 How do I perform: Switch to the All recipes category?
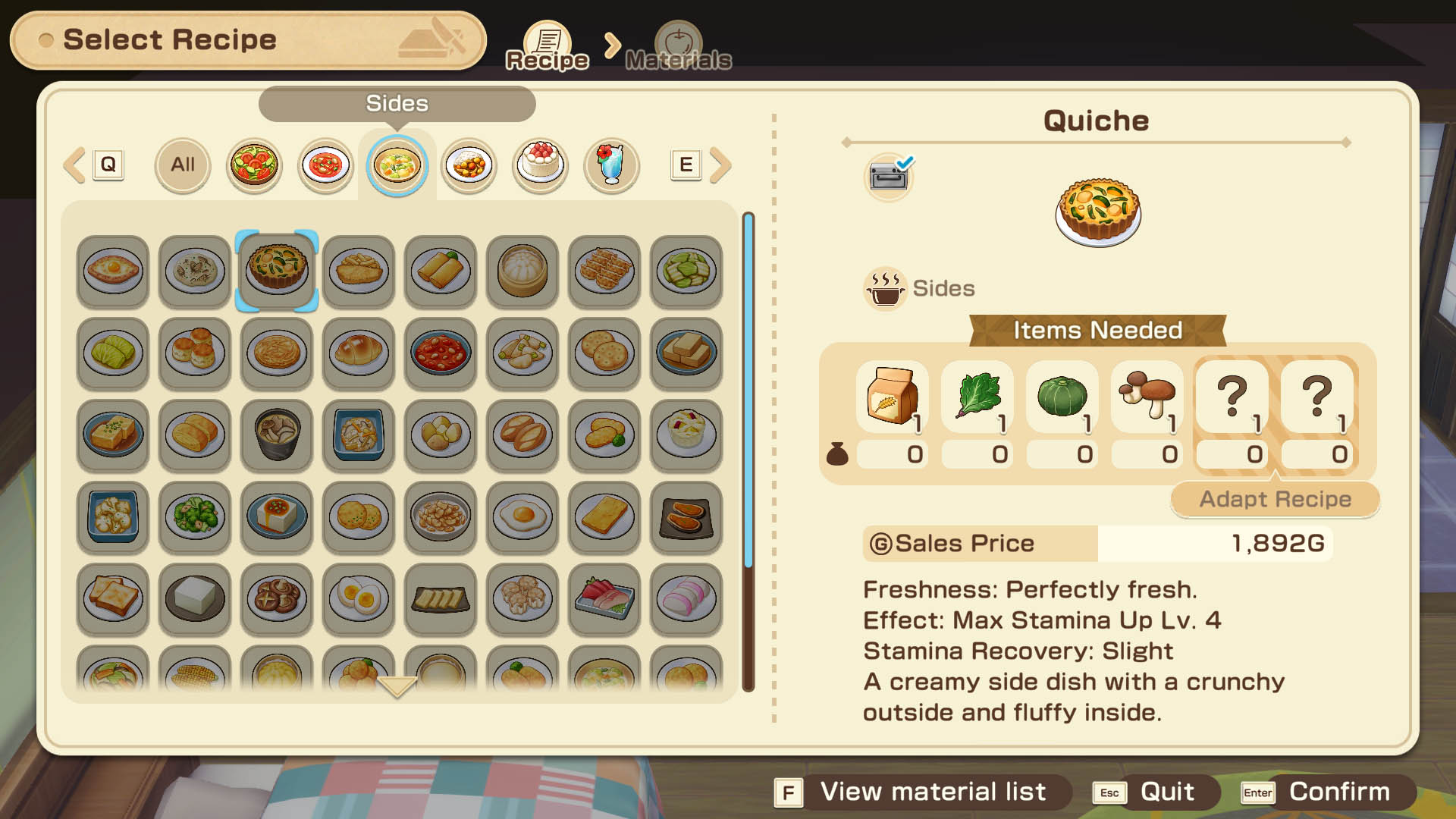click(182, 165)
